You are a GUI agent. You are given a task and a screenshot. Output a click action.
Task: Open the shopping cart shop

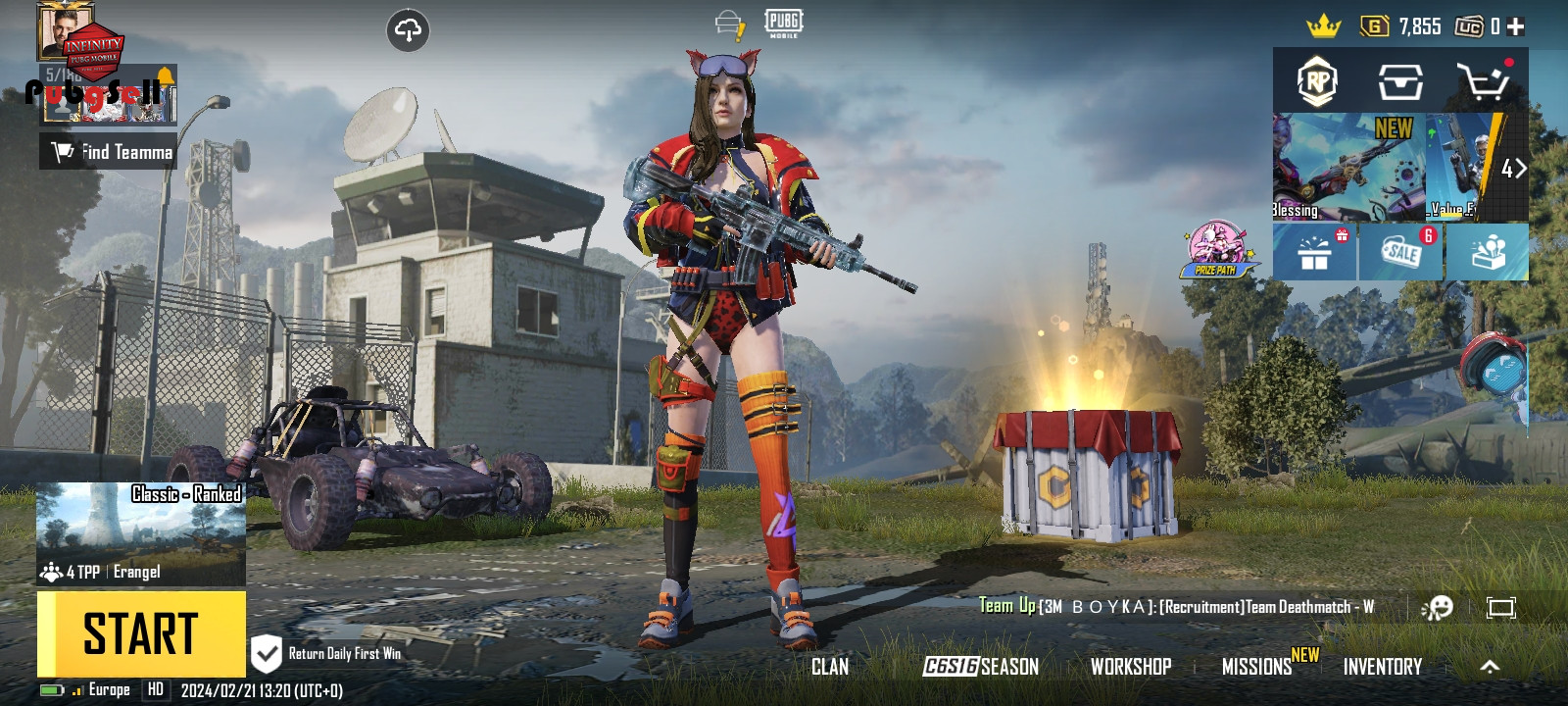pos(1483,82)
